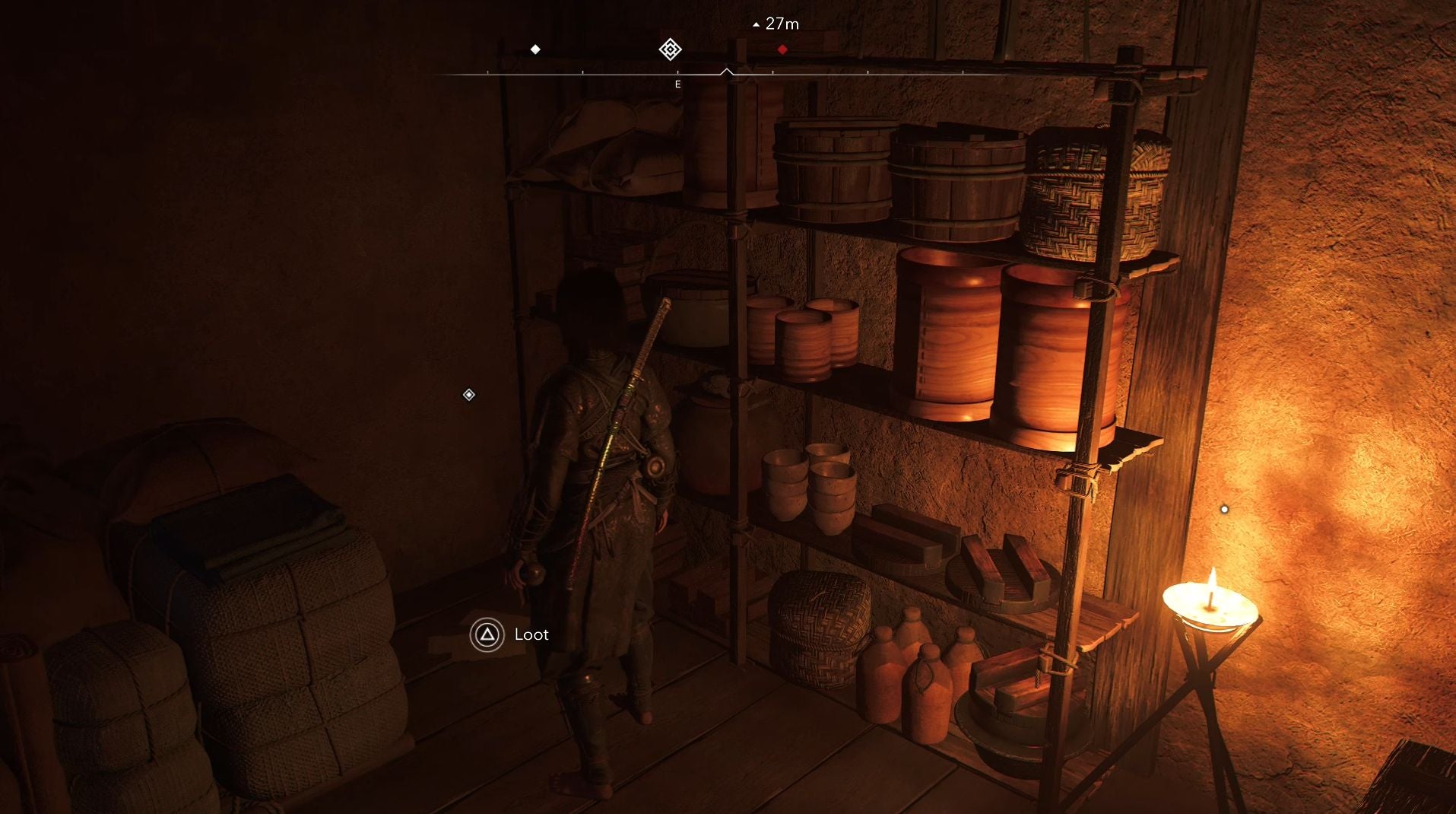1456x814 pixels.
Task: Click the white diamond marker on the compass
Action: (x=535, y=49)
